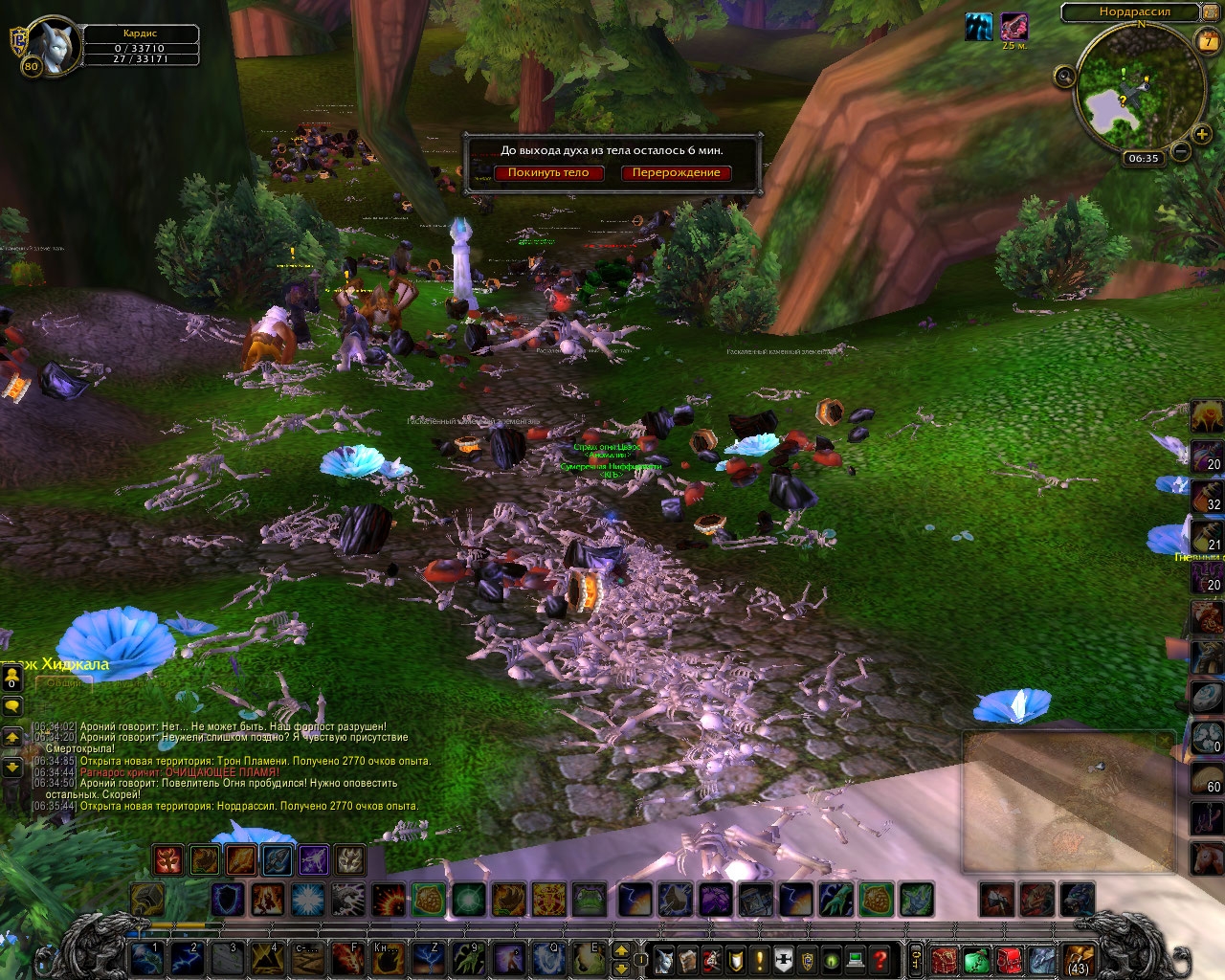
Task: Zoom in the minimap with plus button
Action: coord(1202,135)
